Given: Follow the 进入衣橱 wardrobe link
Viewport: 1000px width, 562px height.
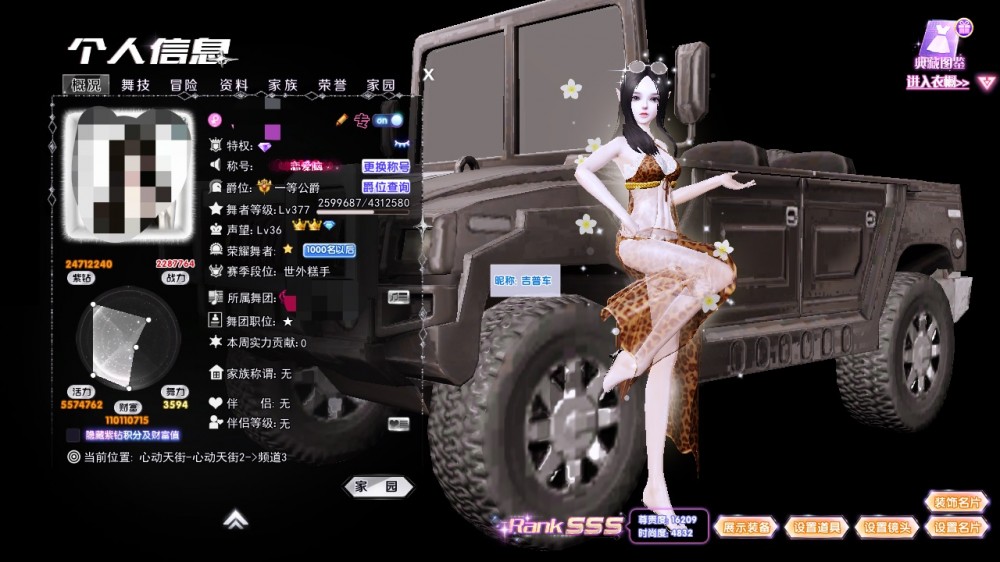Looking at the screenshot, I should pyautogui.click(x=937, y=83).
